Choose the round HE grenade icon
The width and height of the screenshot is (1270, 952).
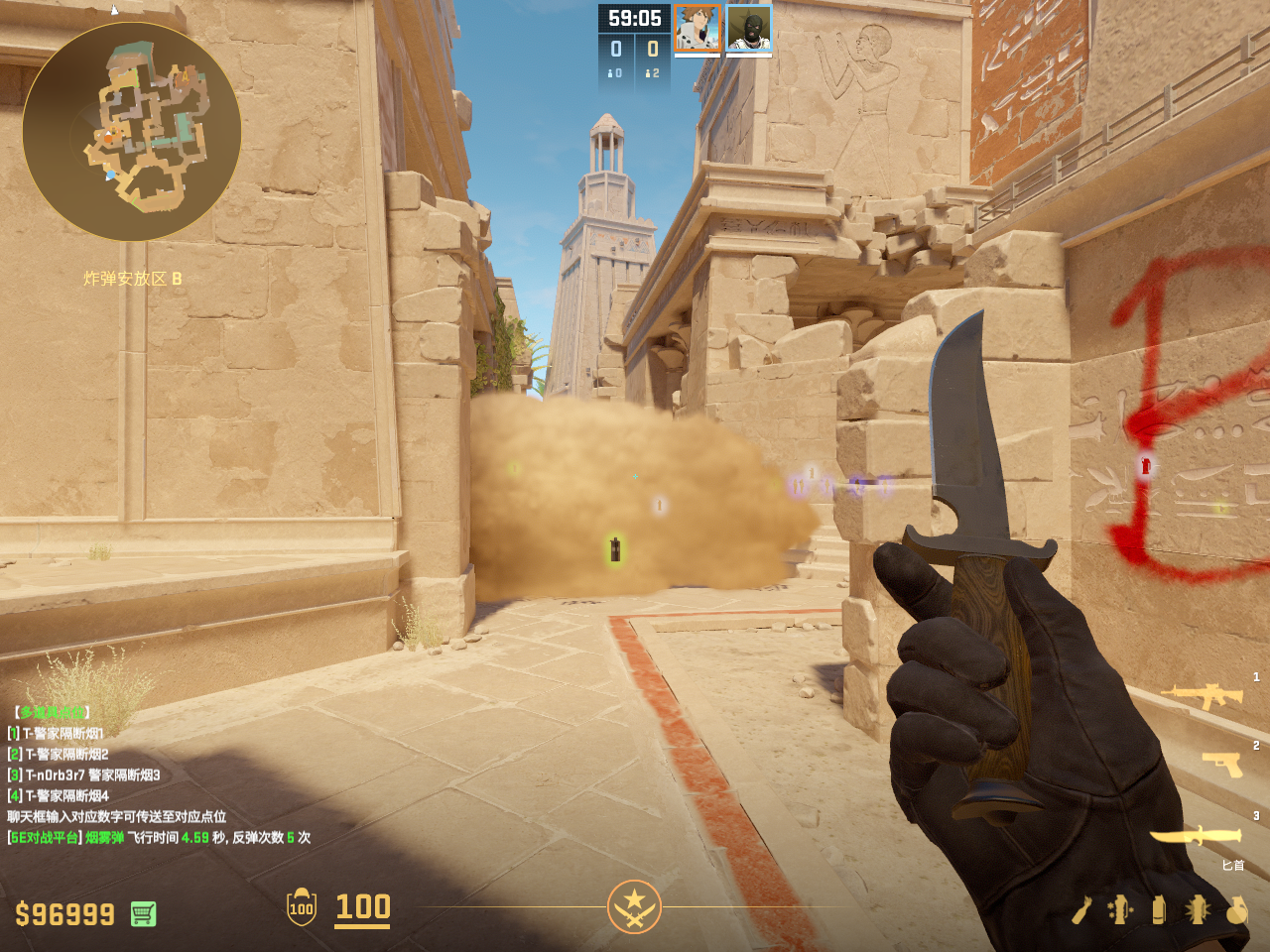coord(1236,909)
